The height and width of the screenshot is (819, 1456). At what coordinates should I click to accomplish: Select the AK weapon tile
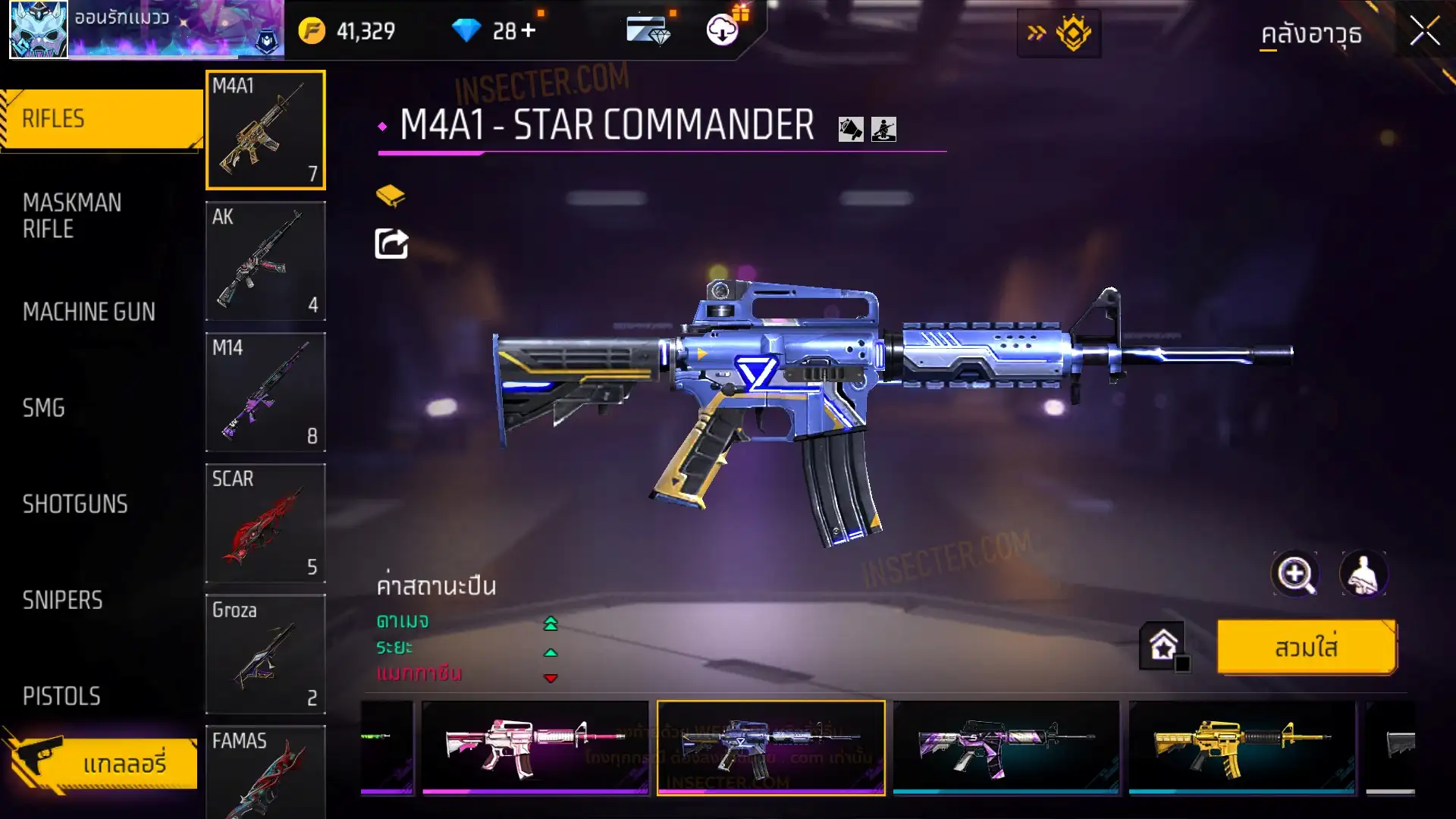click(265, 261)
